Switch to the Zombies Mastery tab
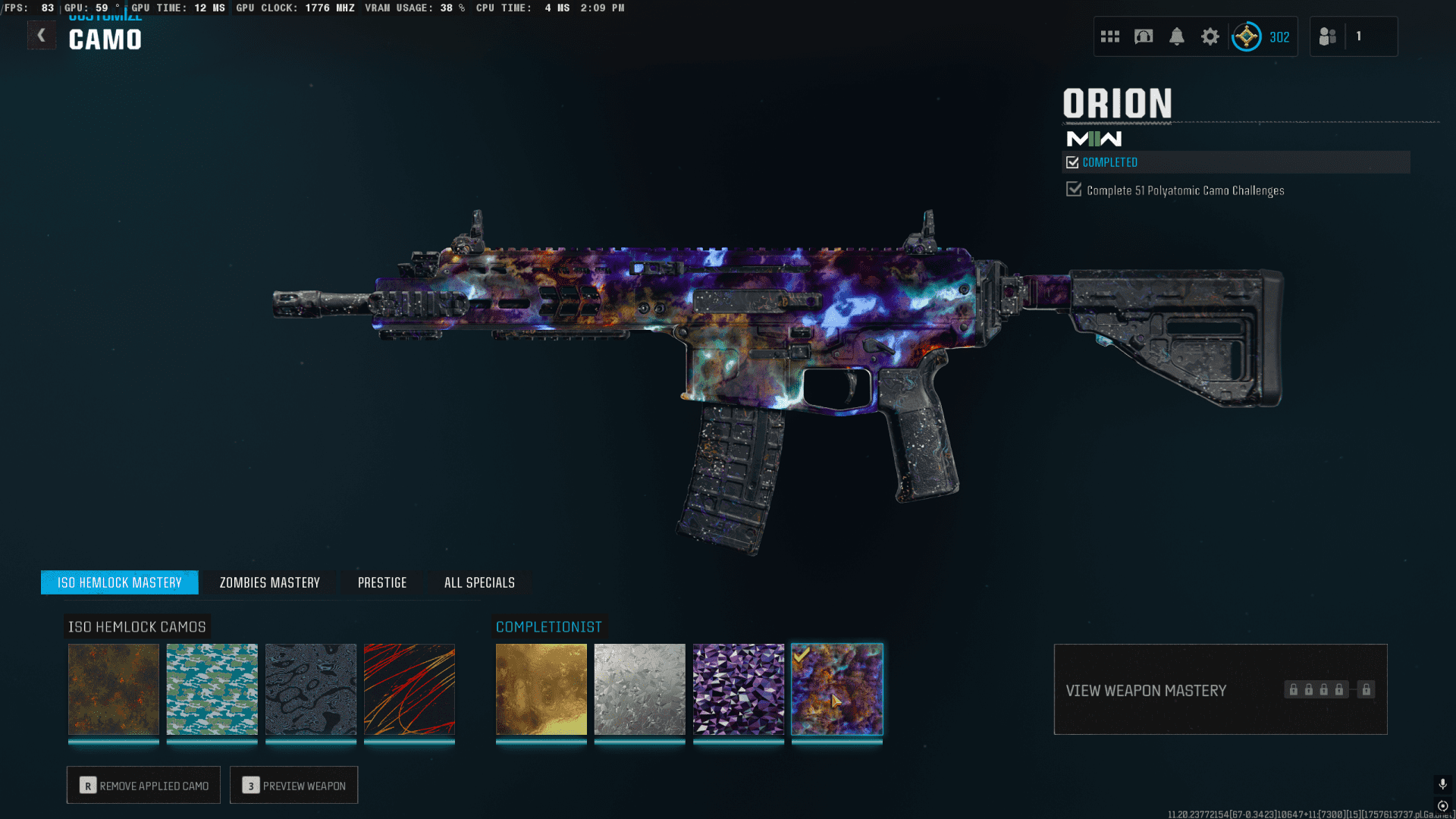 (269, 582)
